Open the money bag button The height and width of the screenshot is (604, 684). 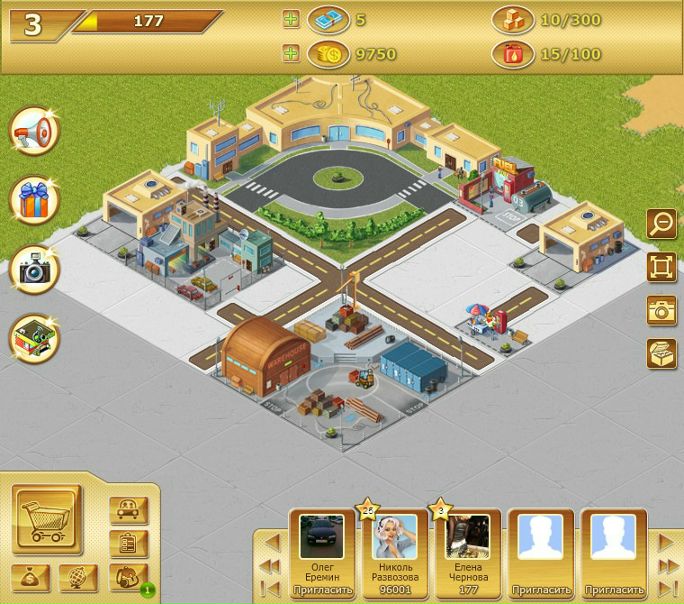coord(32,577)
